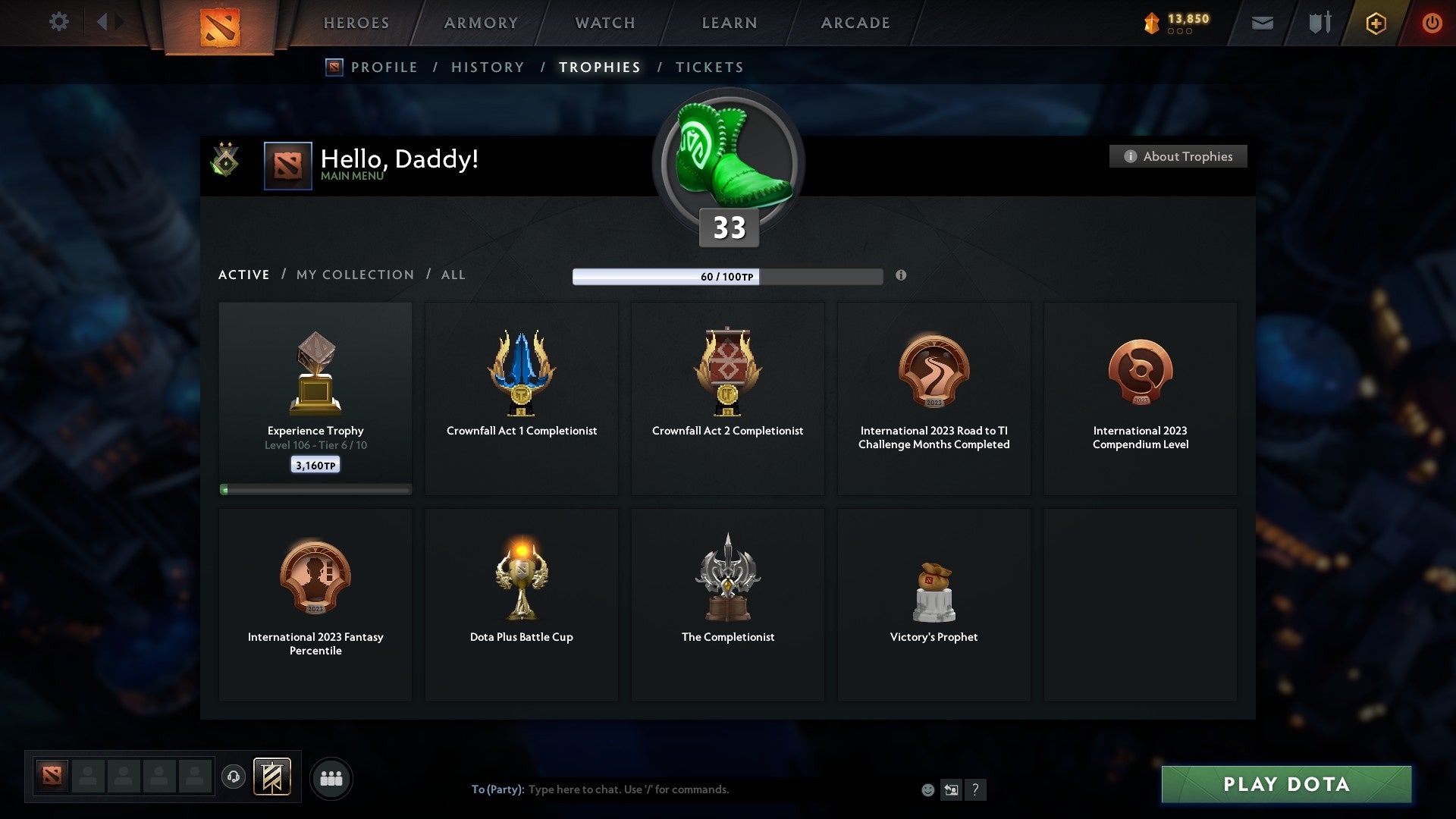1456x819 pixels.
Task: Open the mail notifications icon
Action: coord(1263,23)
